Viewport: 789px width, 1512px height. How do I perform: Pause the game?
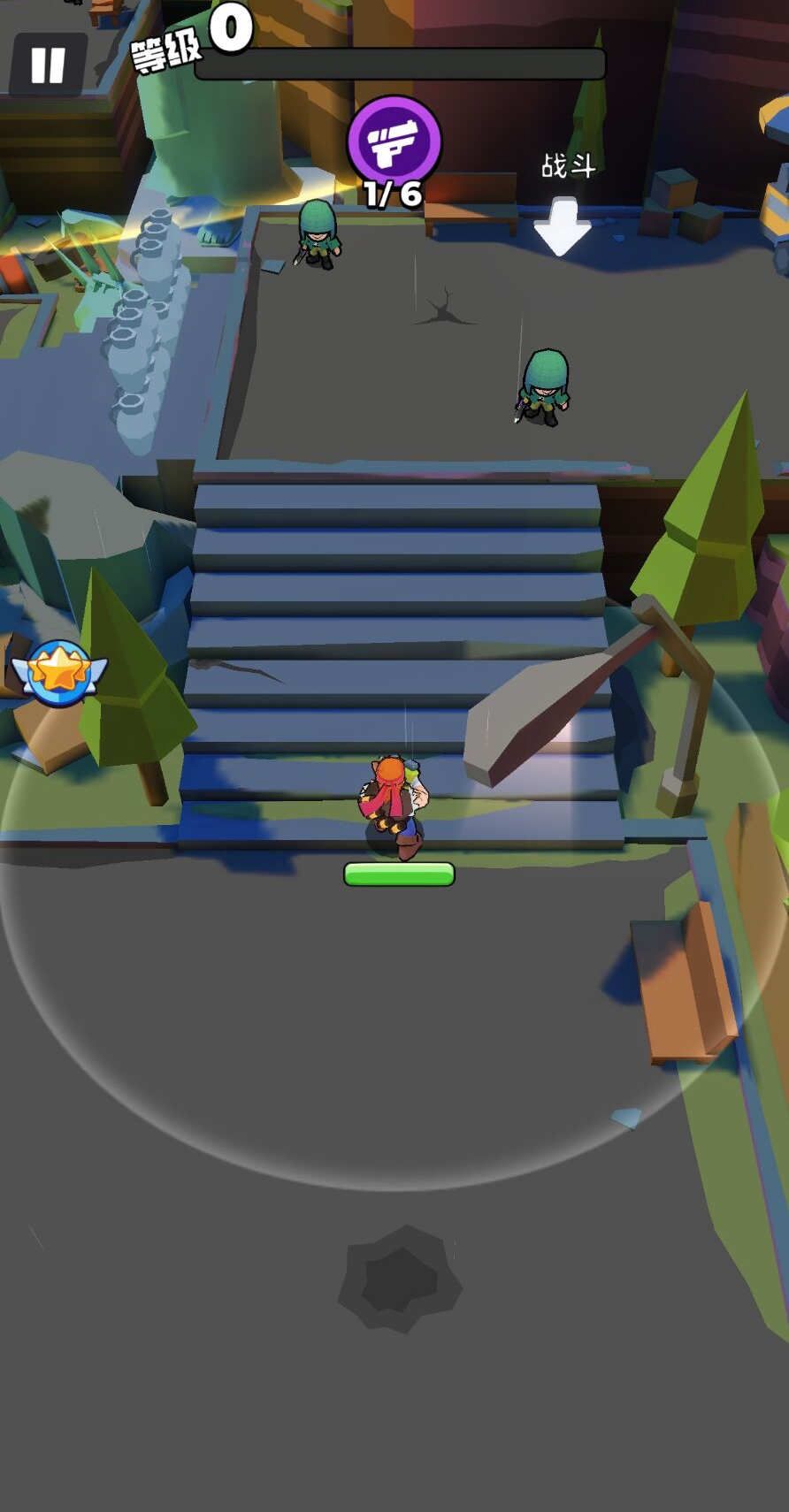(48, 65)
